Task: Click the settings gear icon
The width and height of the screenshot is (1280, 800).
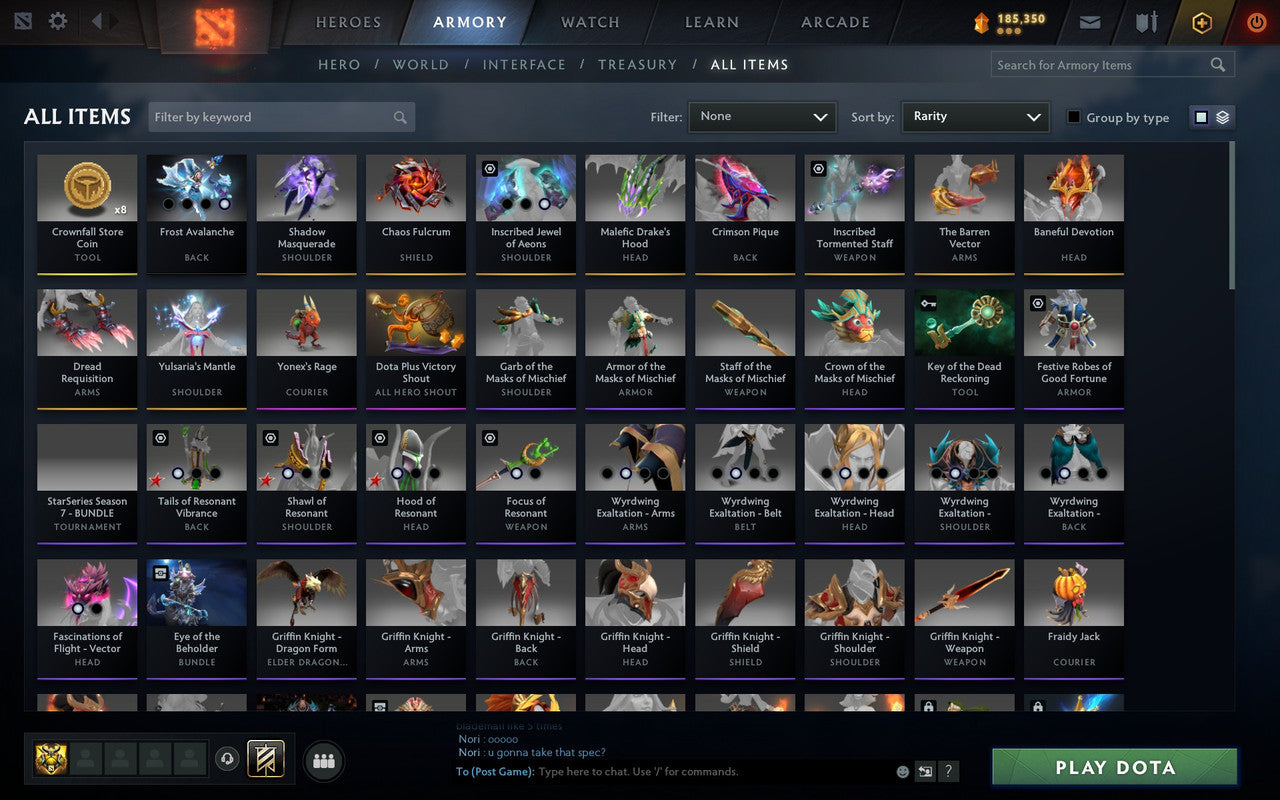Action: click(x=57, y=21)
